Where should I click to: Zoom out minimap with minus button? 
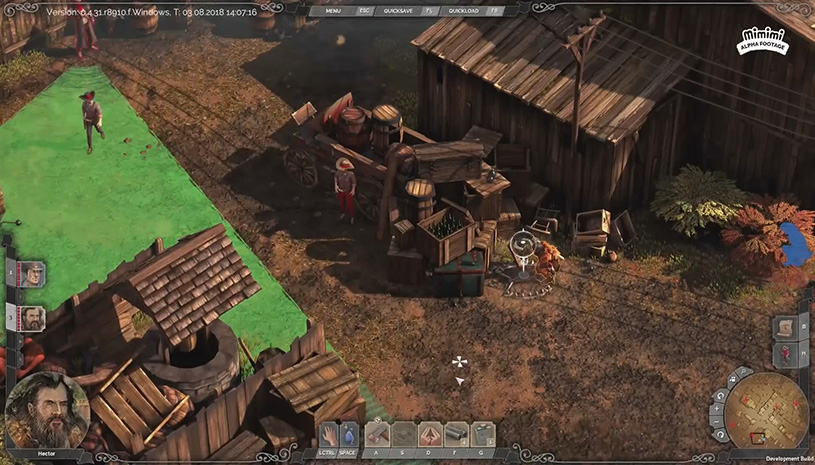coord(719,422)
